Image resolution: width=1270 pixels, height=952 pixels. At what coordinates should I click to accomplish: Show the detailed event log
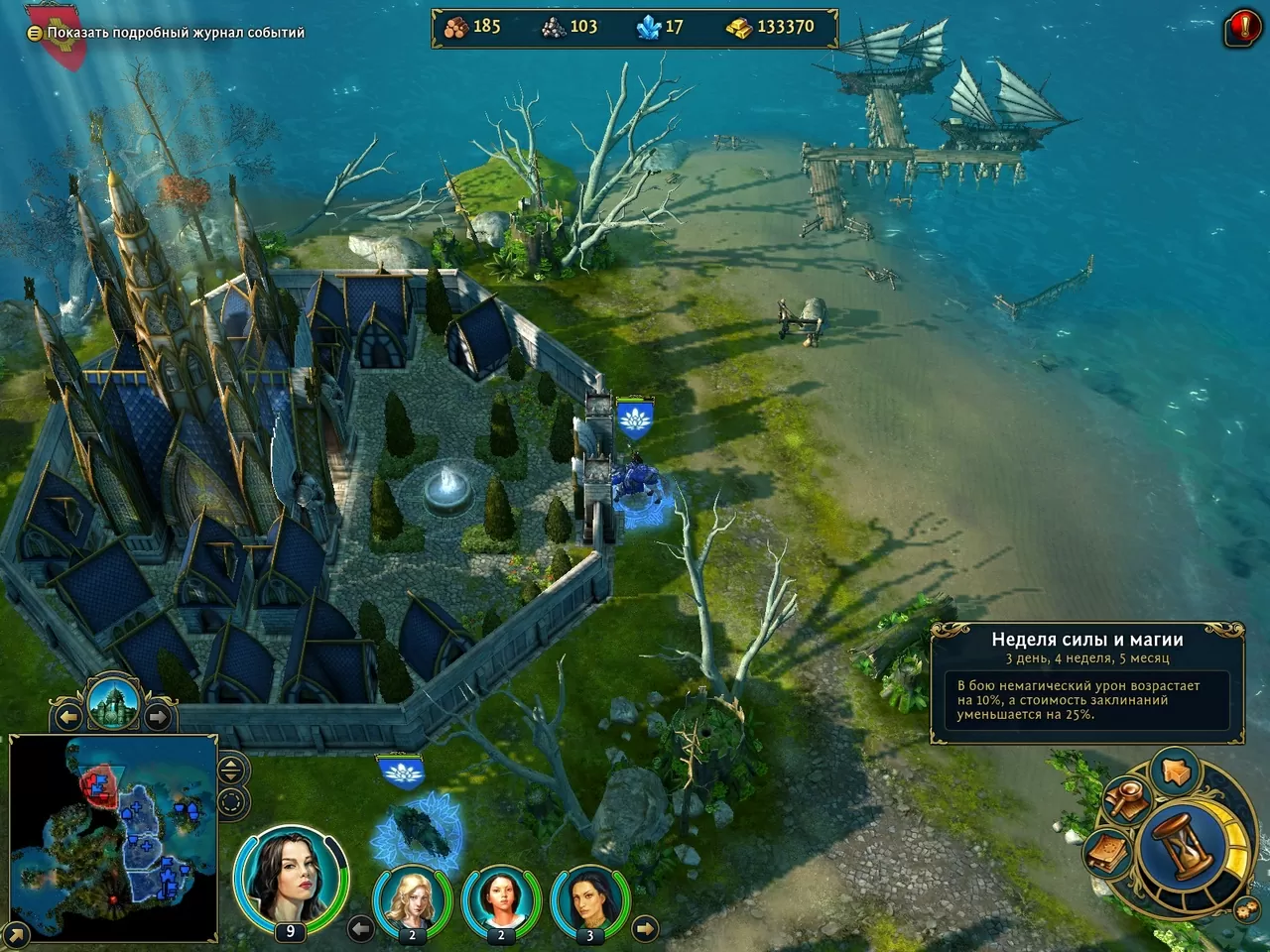(x=175, y=33)
